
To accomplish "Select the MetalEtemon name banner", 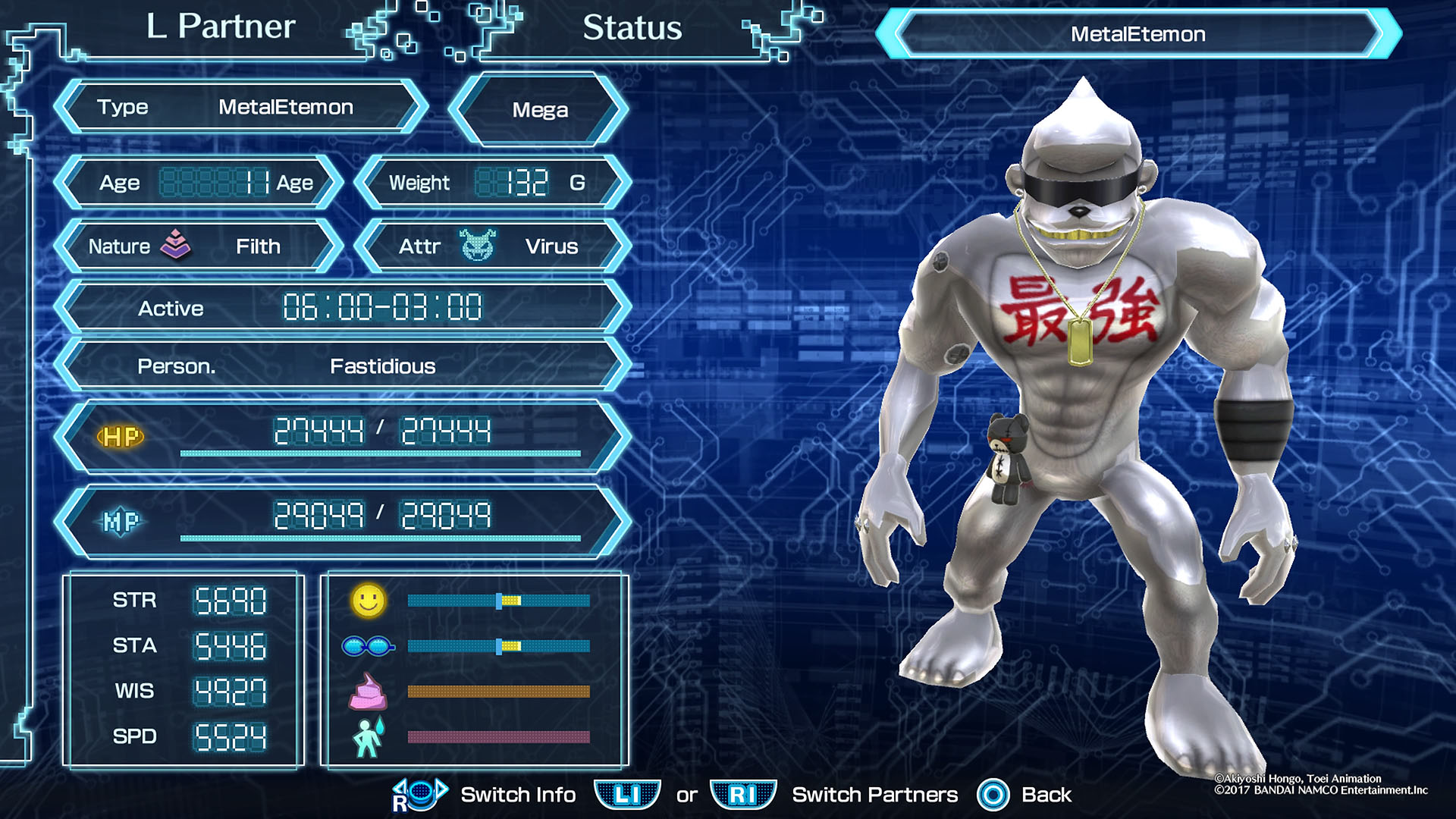I will [x=1137, y=34].
